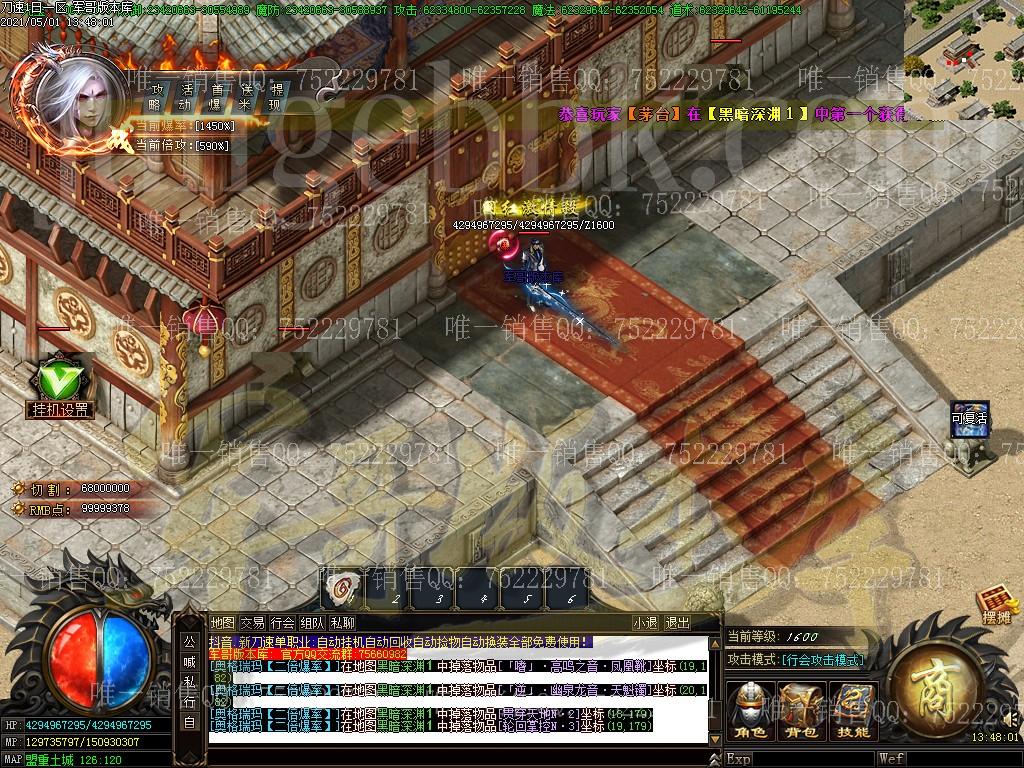
Task: Open the 攻略 guide button
Action: click(x=155, y=96)
